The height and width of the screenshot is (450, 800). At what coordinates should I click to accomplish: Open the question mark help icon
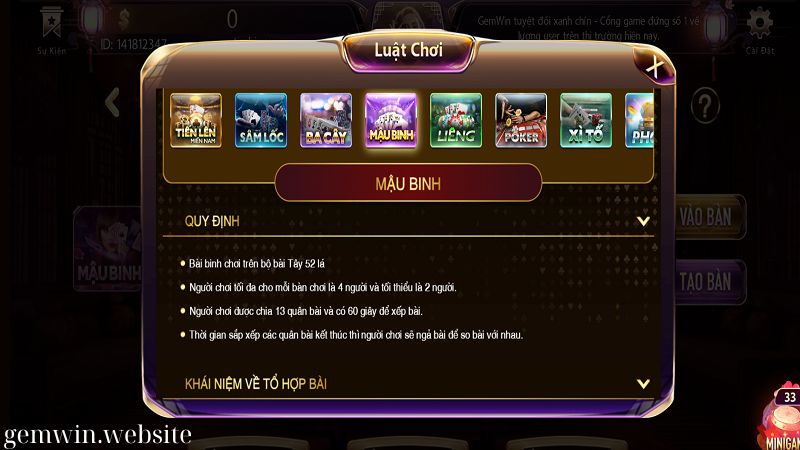[x=706, y=102]
